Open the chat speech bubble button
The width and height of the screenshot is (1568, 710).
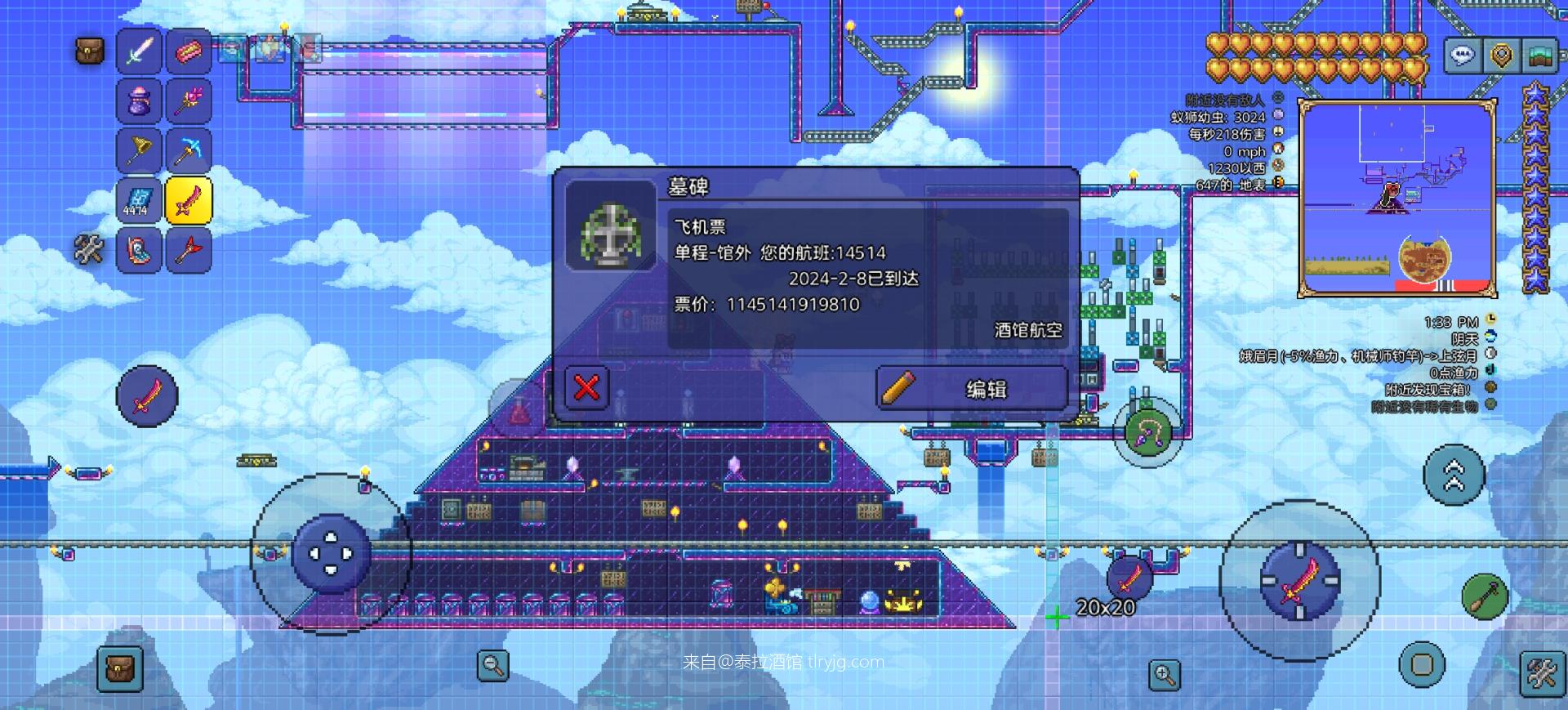(x=1462, y=56)
